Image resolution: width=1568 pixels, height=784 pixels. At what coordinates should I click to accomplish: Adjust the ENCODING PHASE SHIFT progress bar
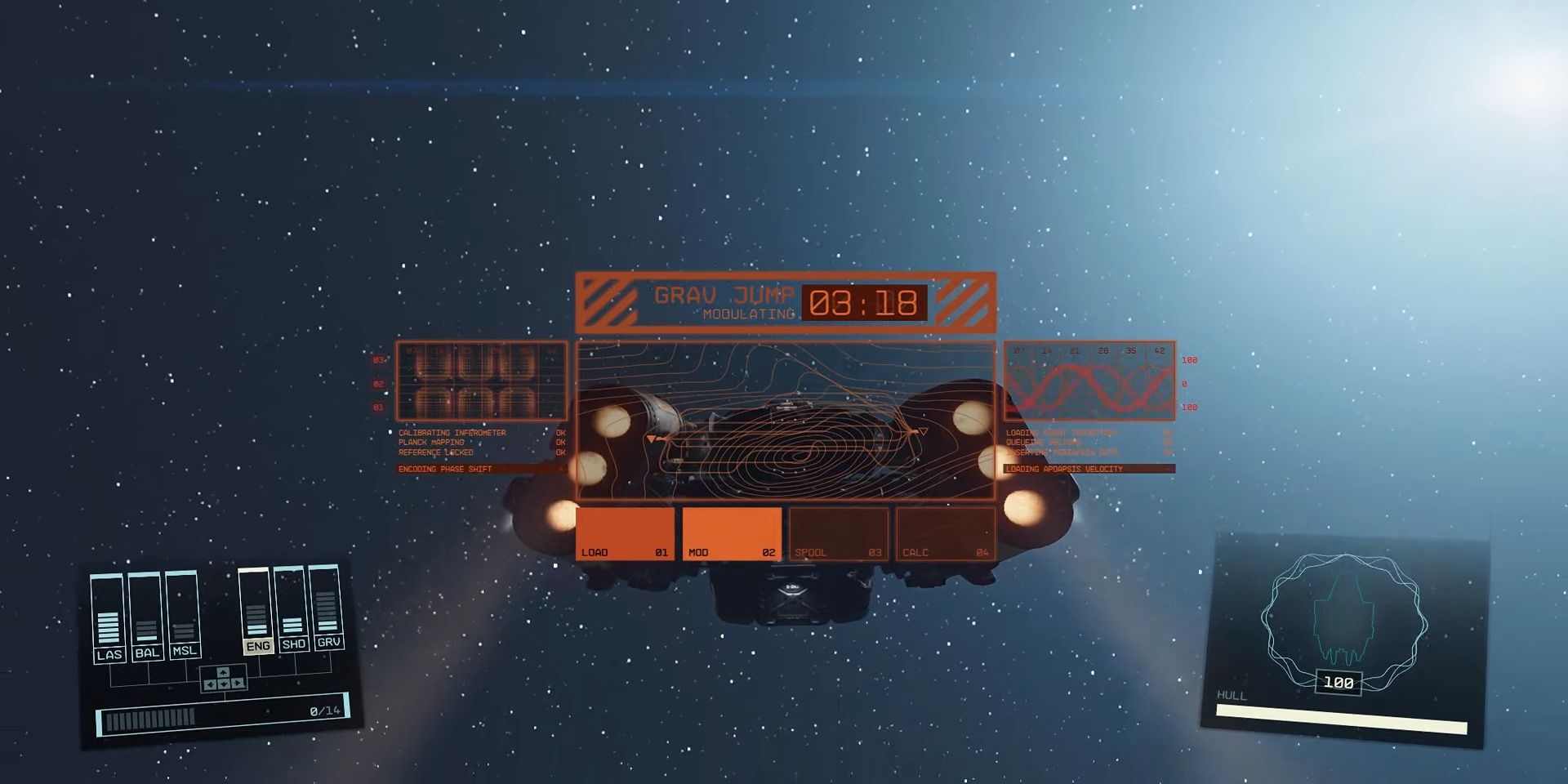click(482, 469)
